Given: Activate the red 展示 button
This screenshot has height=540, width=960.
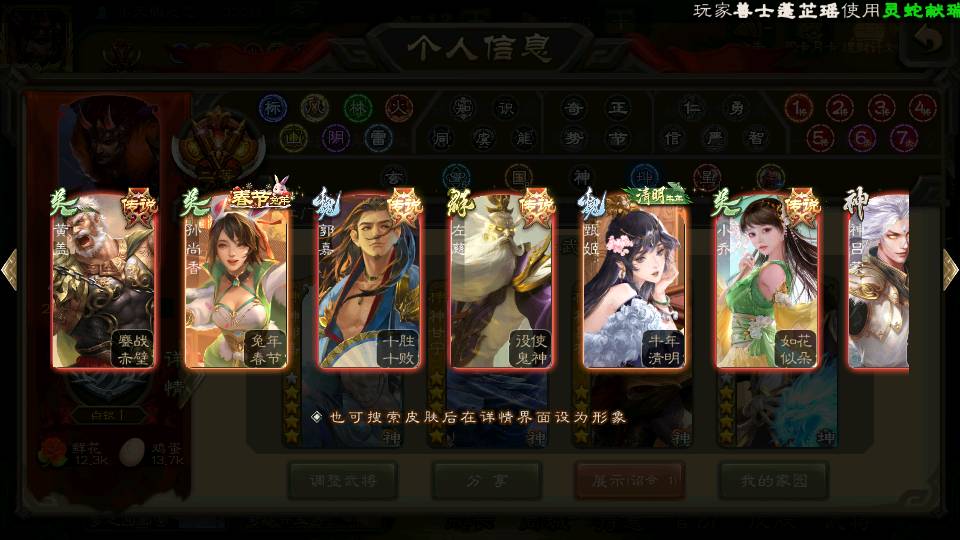Looking at the screenshot, I should (629, 481).
